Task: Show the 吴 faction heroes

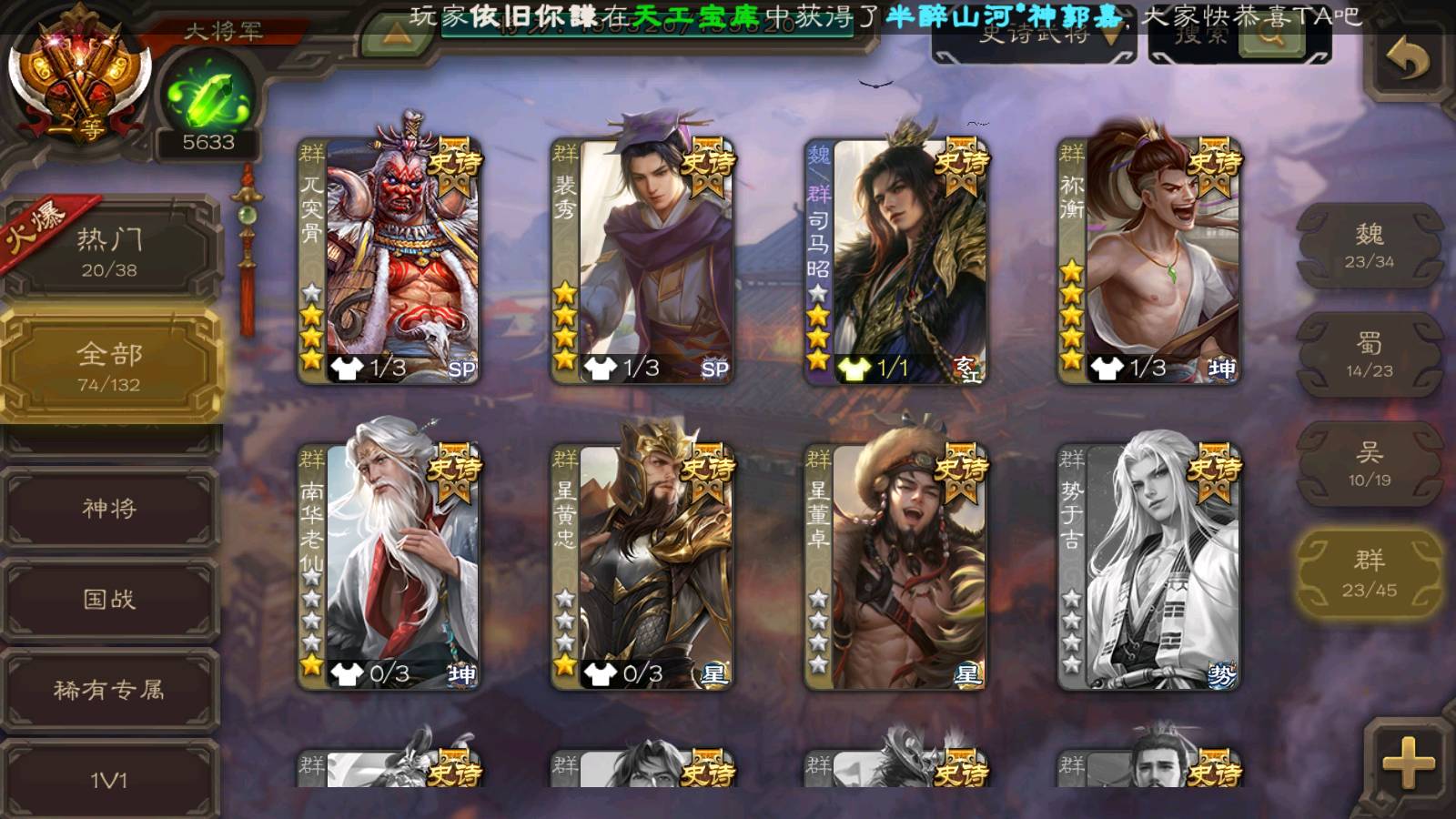Action: [x=1369, y=464]
